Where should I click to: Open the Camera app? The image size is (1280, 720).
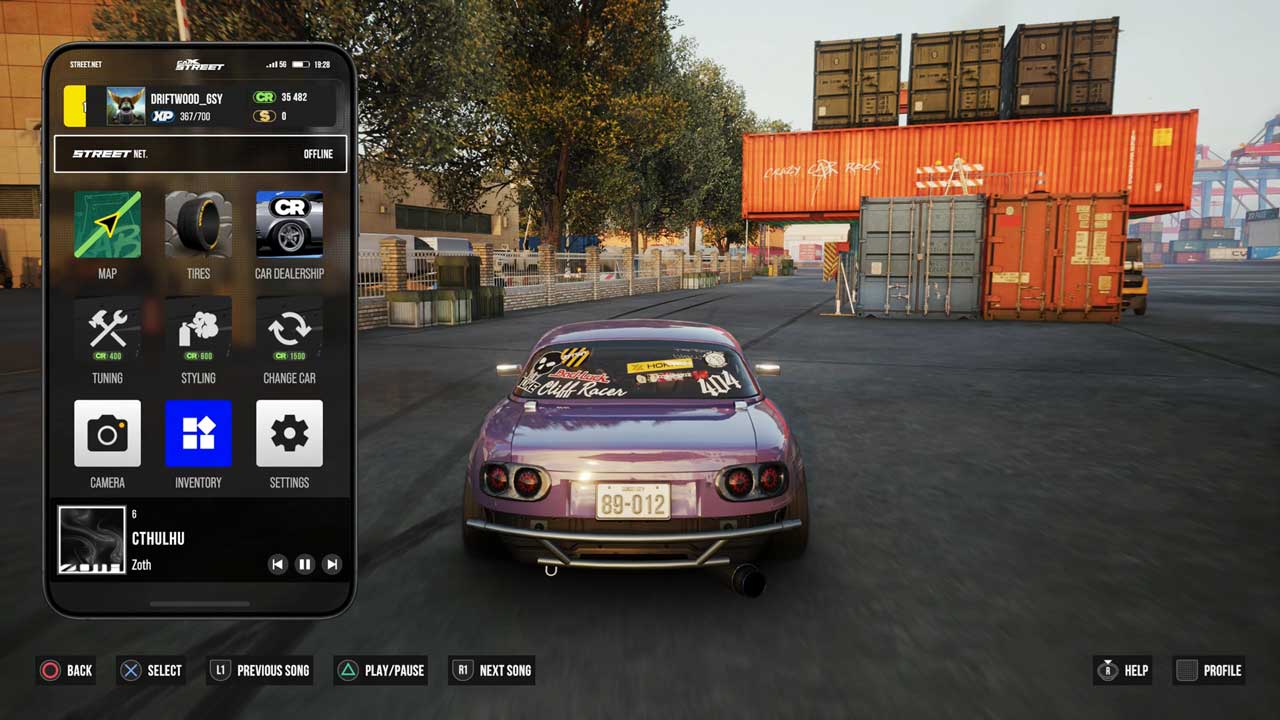click(x=107, y=434)
